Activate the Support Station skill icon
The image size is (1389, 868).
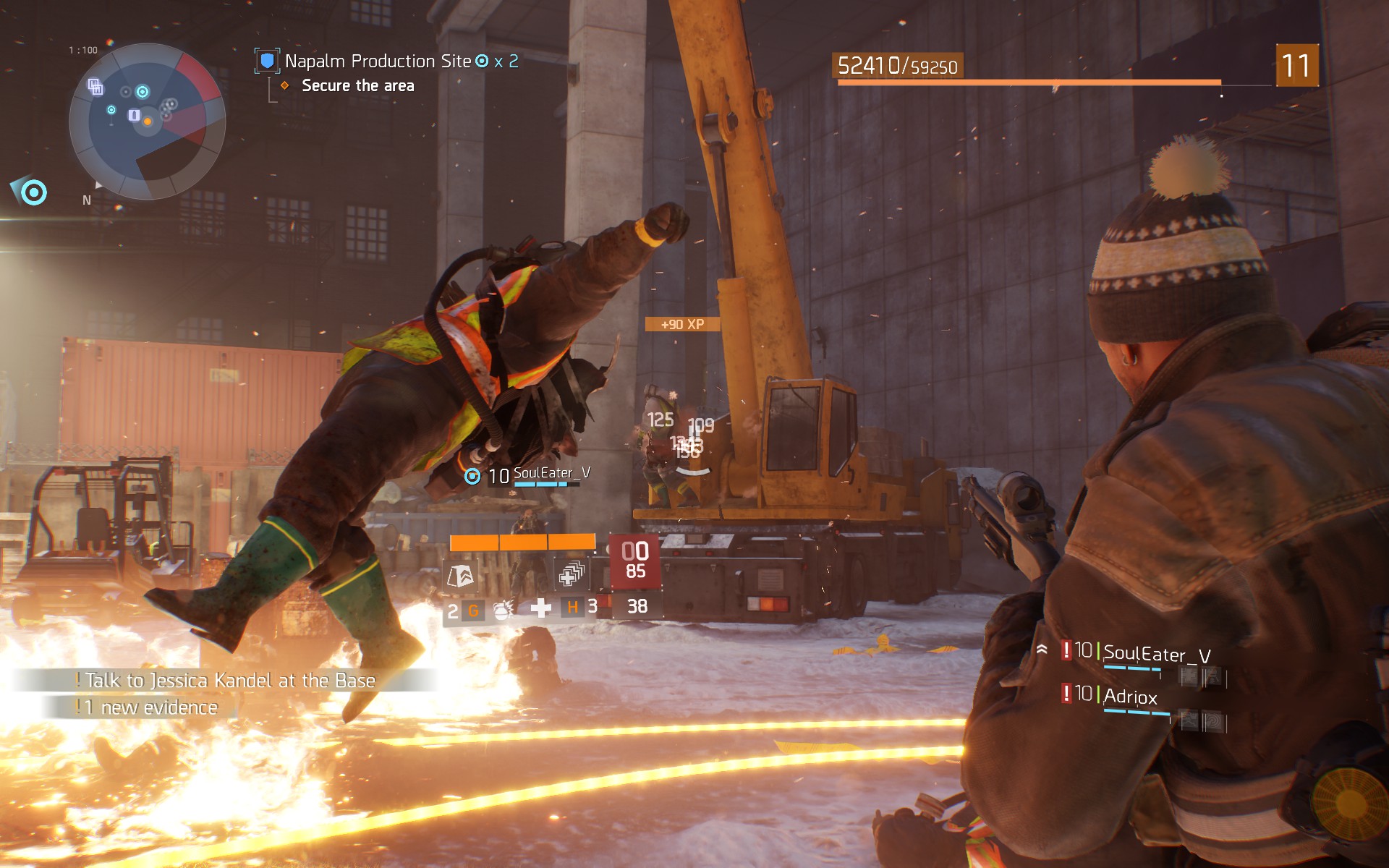(461, 576)
